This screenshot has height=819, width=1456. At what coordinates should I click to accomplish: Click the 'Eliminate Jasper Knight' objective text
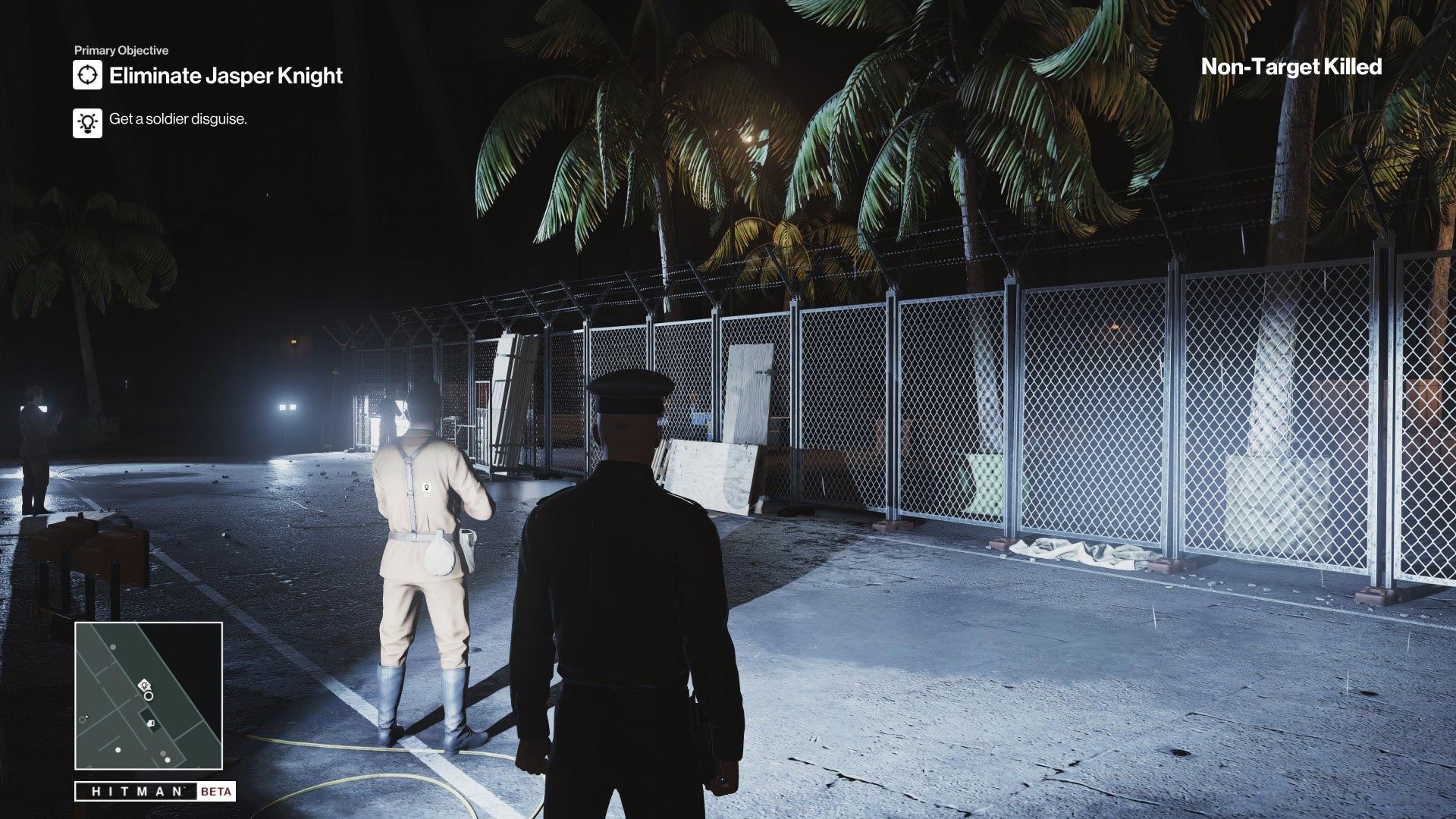click(x=225, y=76)
